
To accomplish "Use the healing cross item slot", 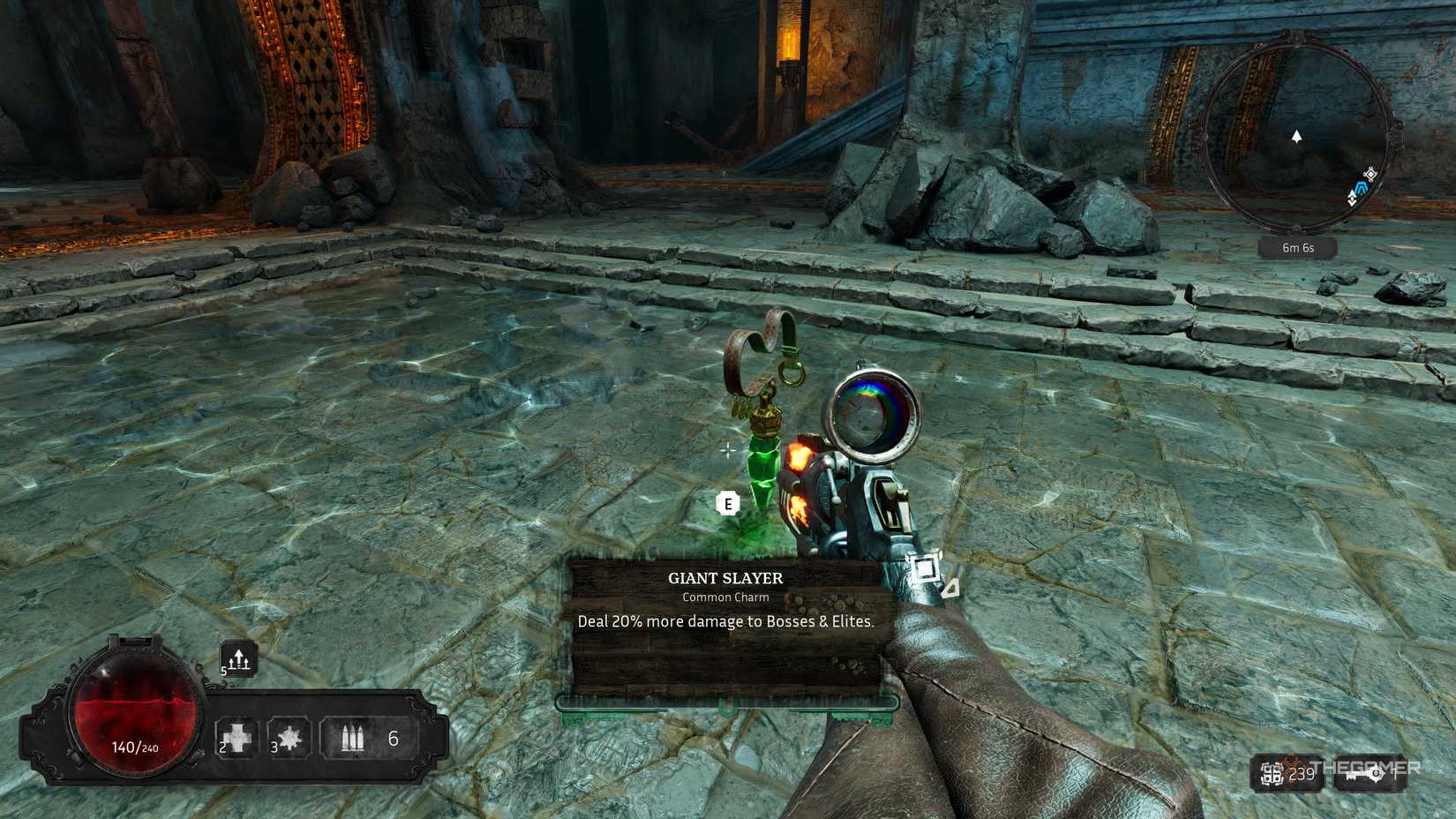I will tap(237, 737).
